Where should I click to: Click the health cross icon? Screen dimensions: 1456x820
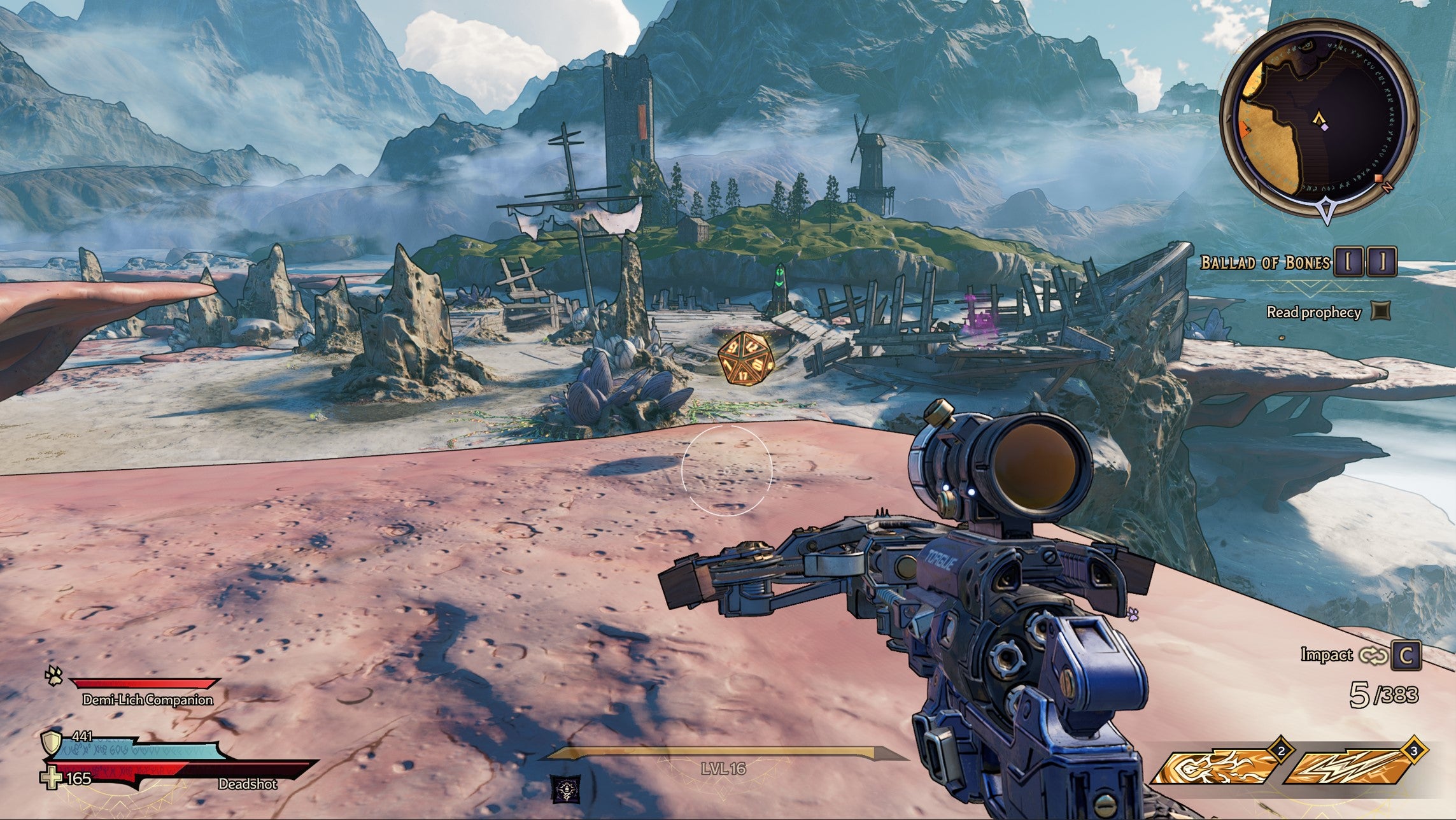pyautogui.click(x=50, y=778)
